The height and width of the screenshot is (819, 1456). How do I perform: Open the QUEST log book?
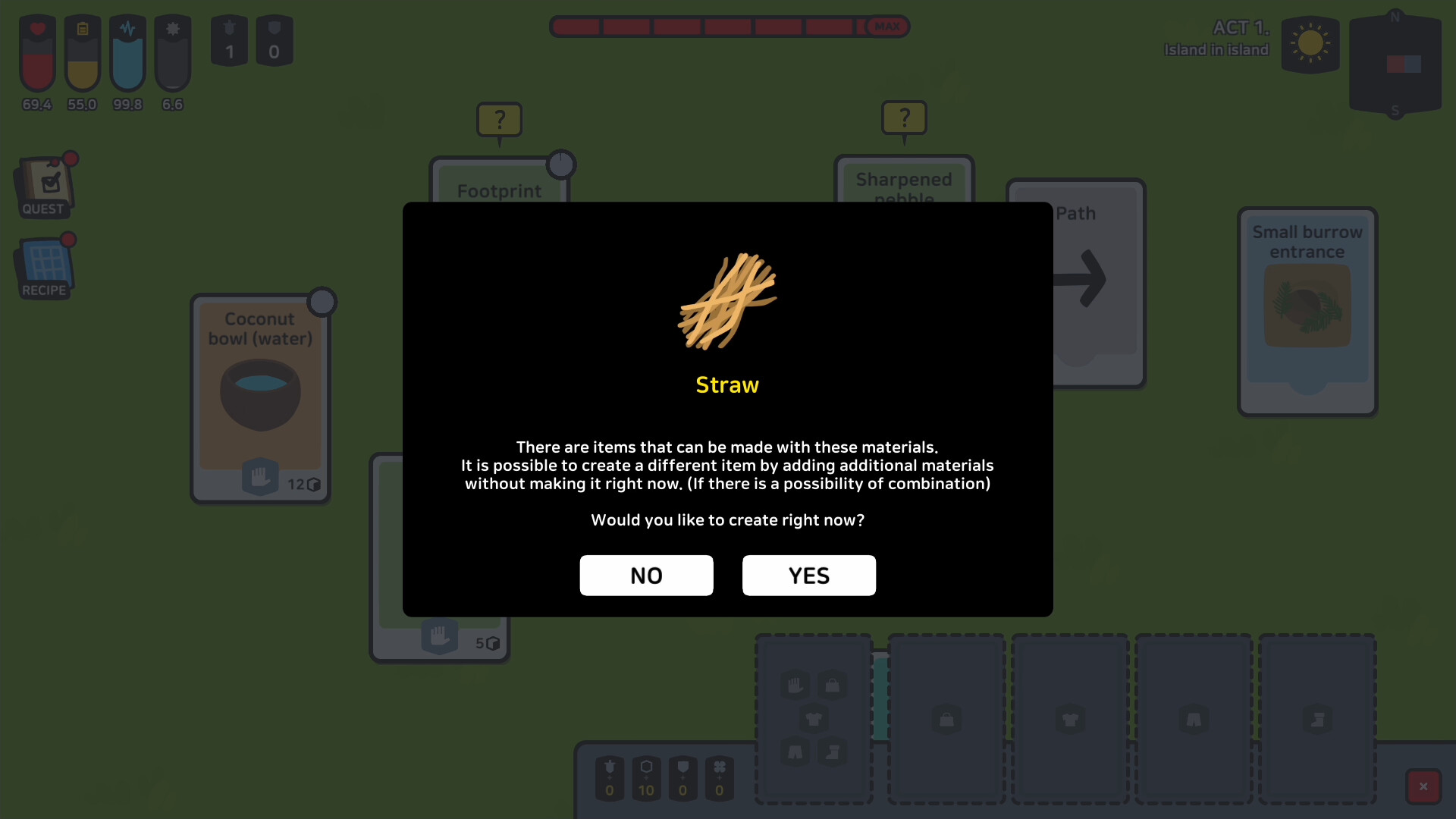click(44, 184)
